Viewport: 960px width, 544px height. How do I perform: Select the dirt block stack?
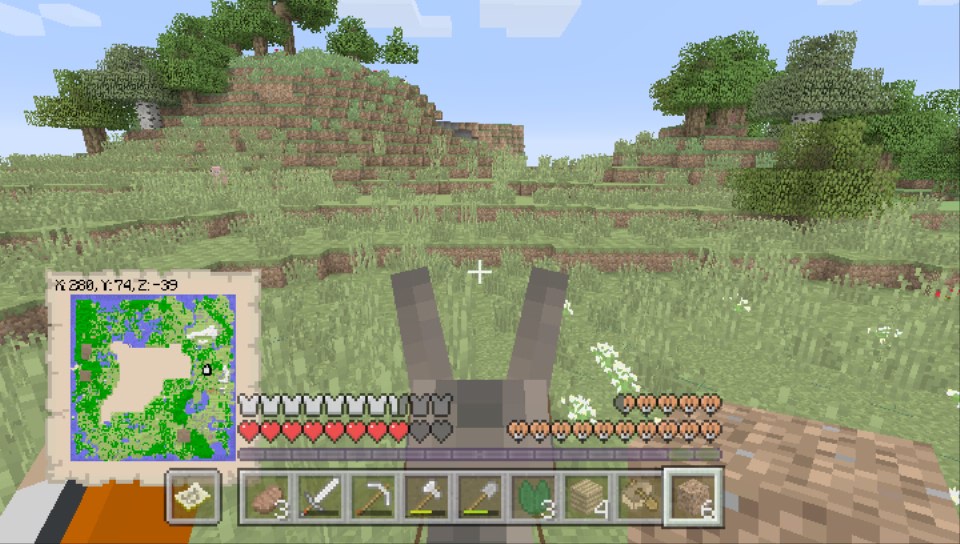point(692,497)
